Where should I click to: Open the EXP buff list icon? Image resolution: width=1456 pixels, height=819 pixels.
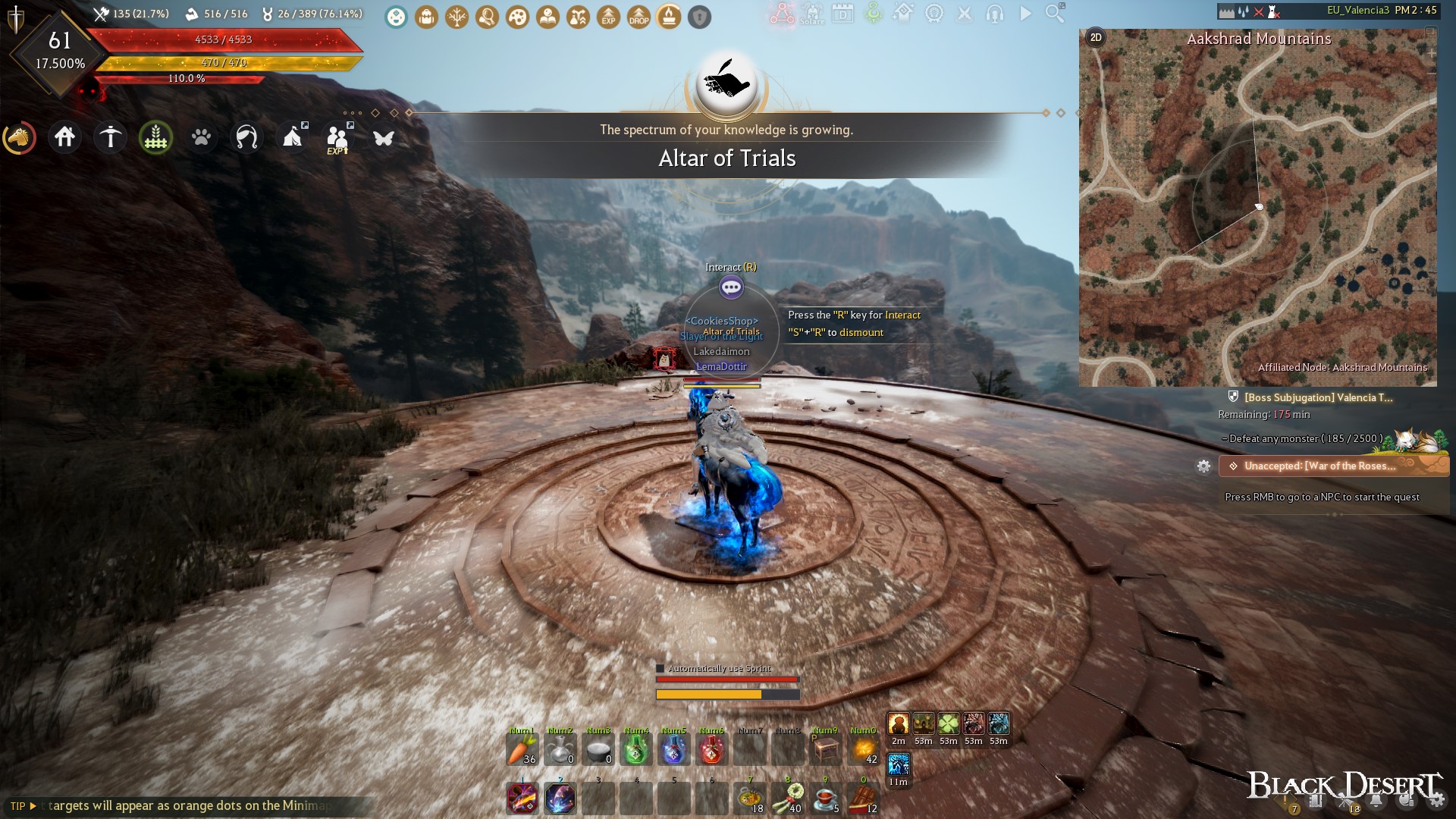click(x=607, y=17)
